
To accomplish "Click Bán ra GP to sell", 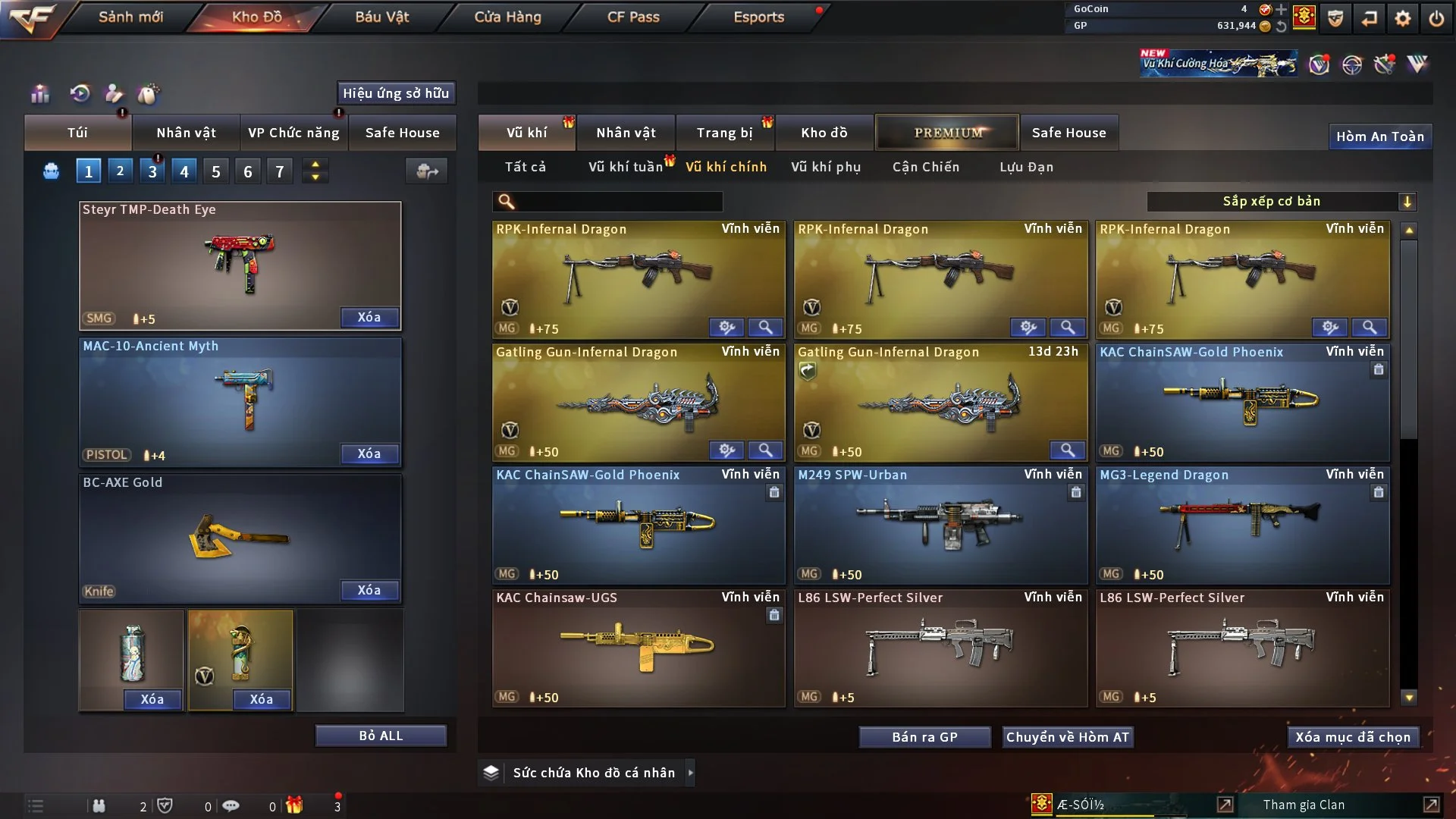I will coord(924,737).
